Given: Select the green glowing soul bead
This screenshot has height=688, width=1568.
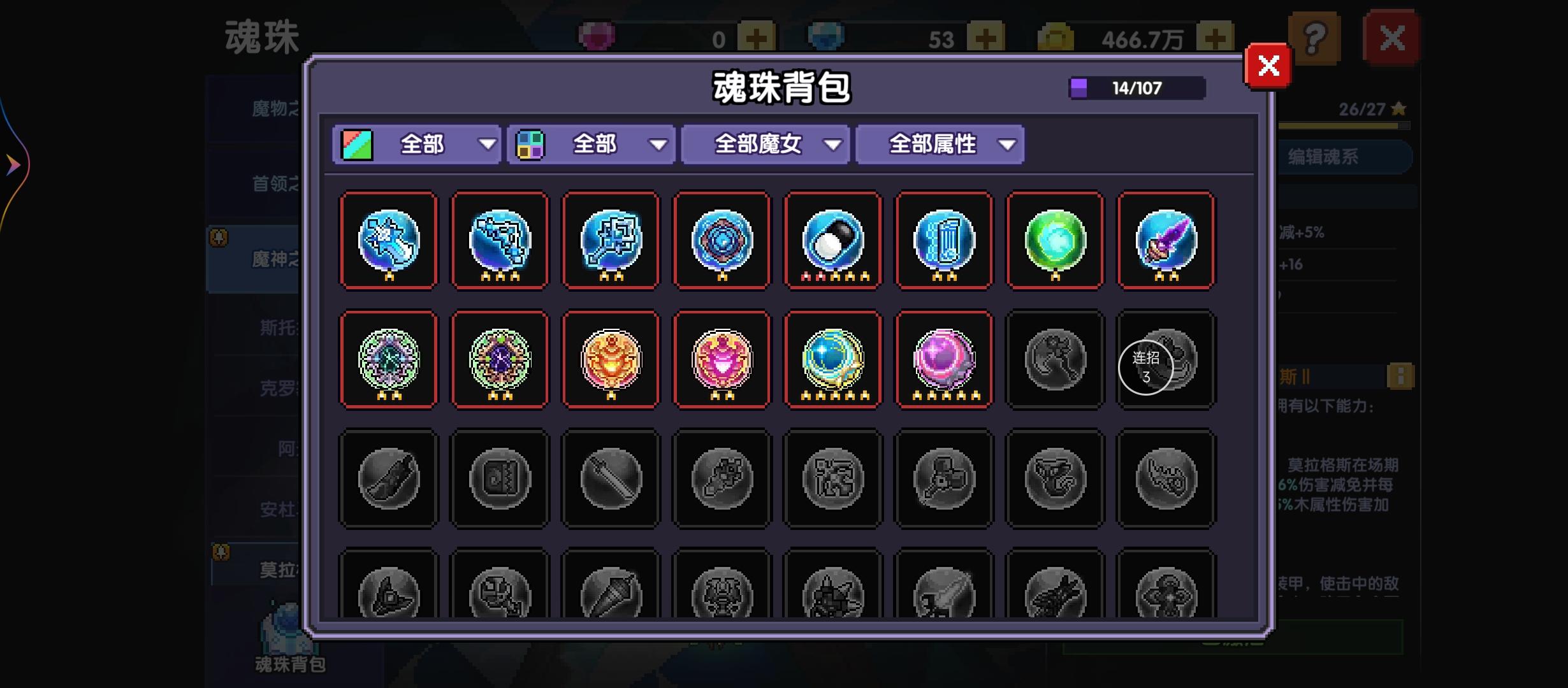Looking at the screenshot, I should point(1055,241).
